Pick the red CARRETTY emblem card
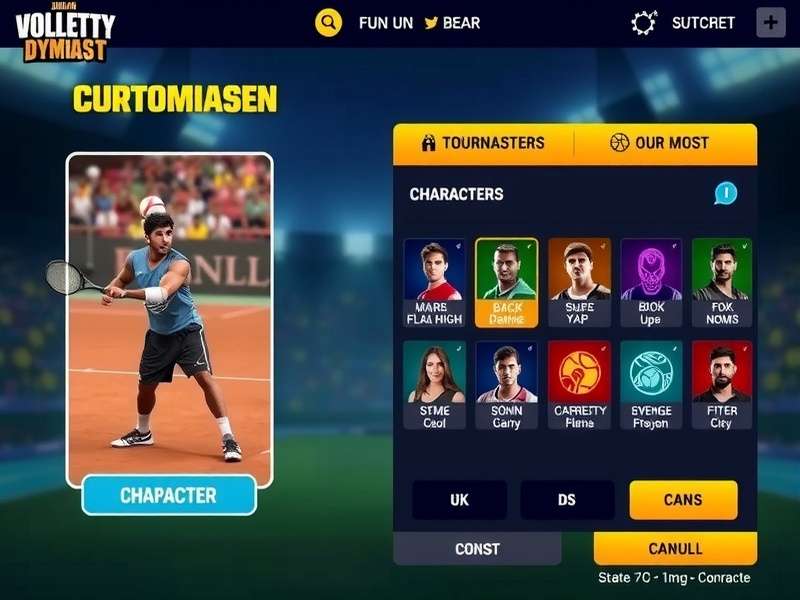This screenshot has height=600, width=800. (579, 385)
